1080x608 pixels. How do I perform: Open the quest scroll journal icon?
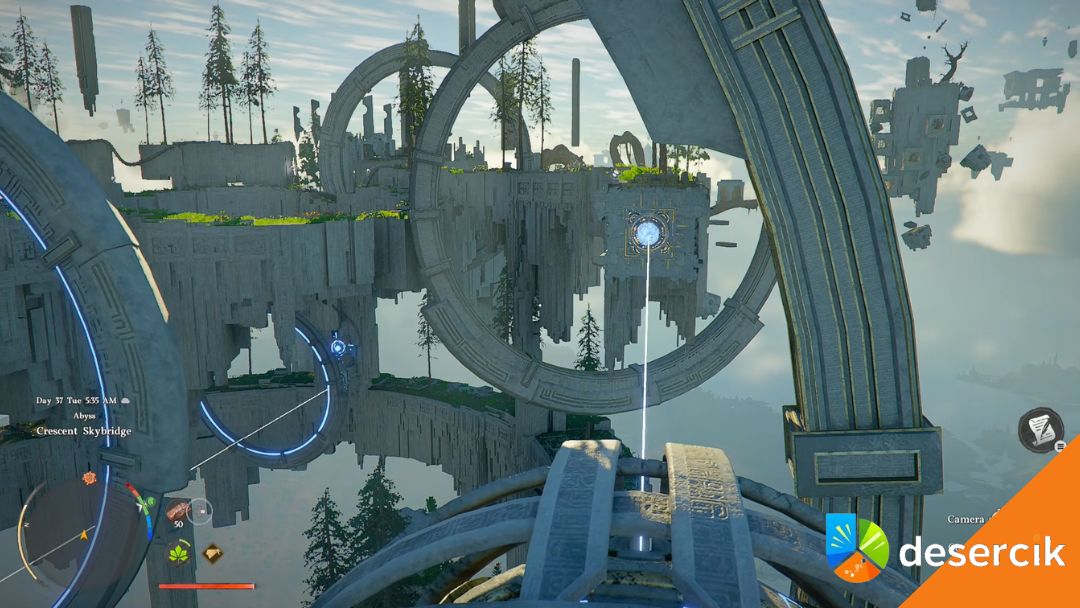[1040, 429]
